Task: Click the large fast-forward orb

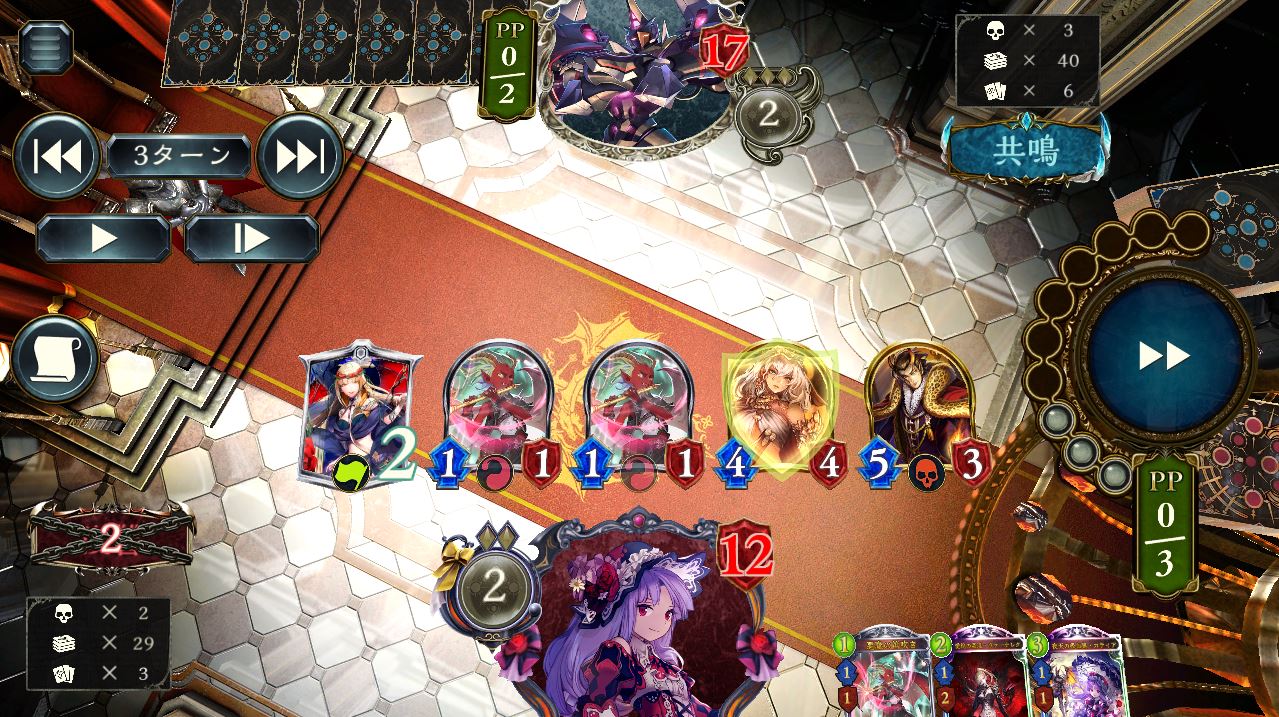Action: click(x=1164, y=355)
